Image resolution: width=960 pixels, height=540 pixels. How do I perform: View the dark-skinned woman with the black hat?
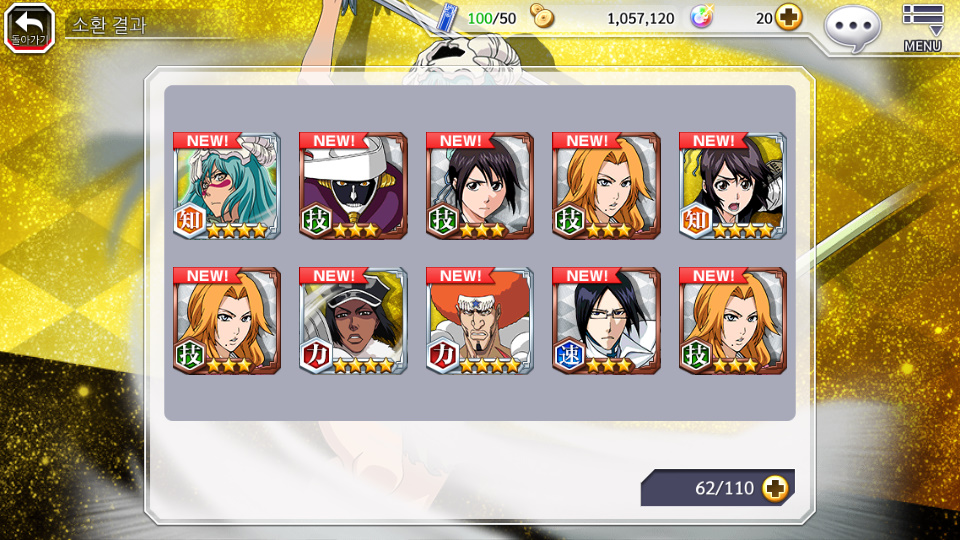point(353,321)
